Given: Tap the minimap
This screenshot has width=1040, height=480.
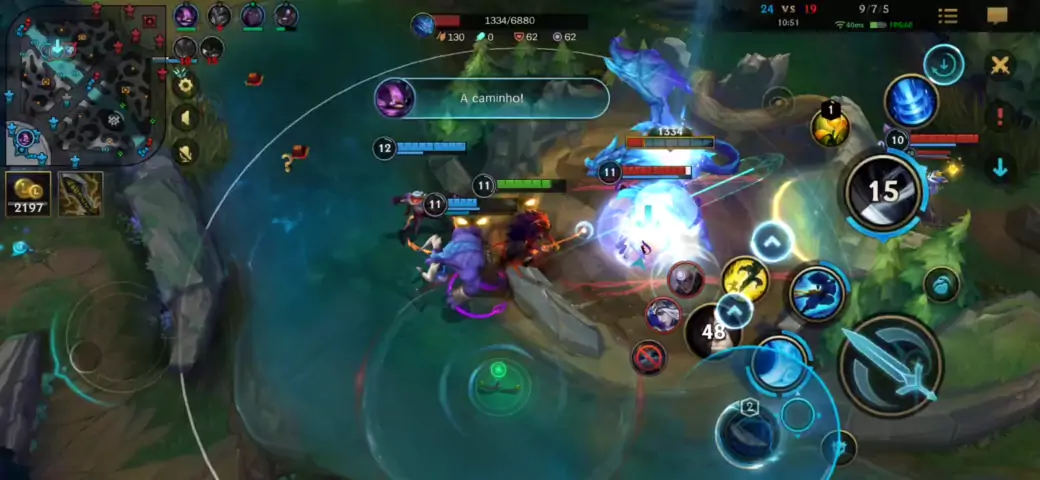Looking at the screenshot, I should coord(82,85).
